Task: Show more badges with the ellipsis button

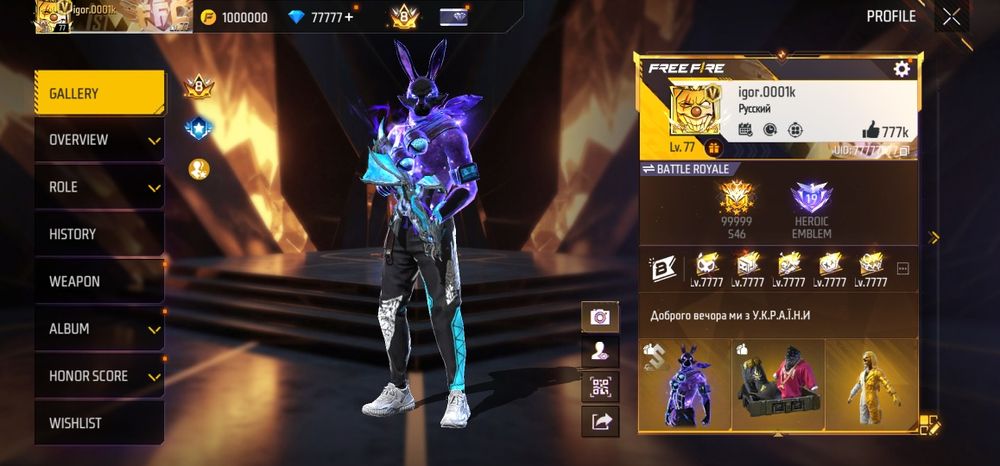Action: coord(903,269)
